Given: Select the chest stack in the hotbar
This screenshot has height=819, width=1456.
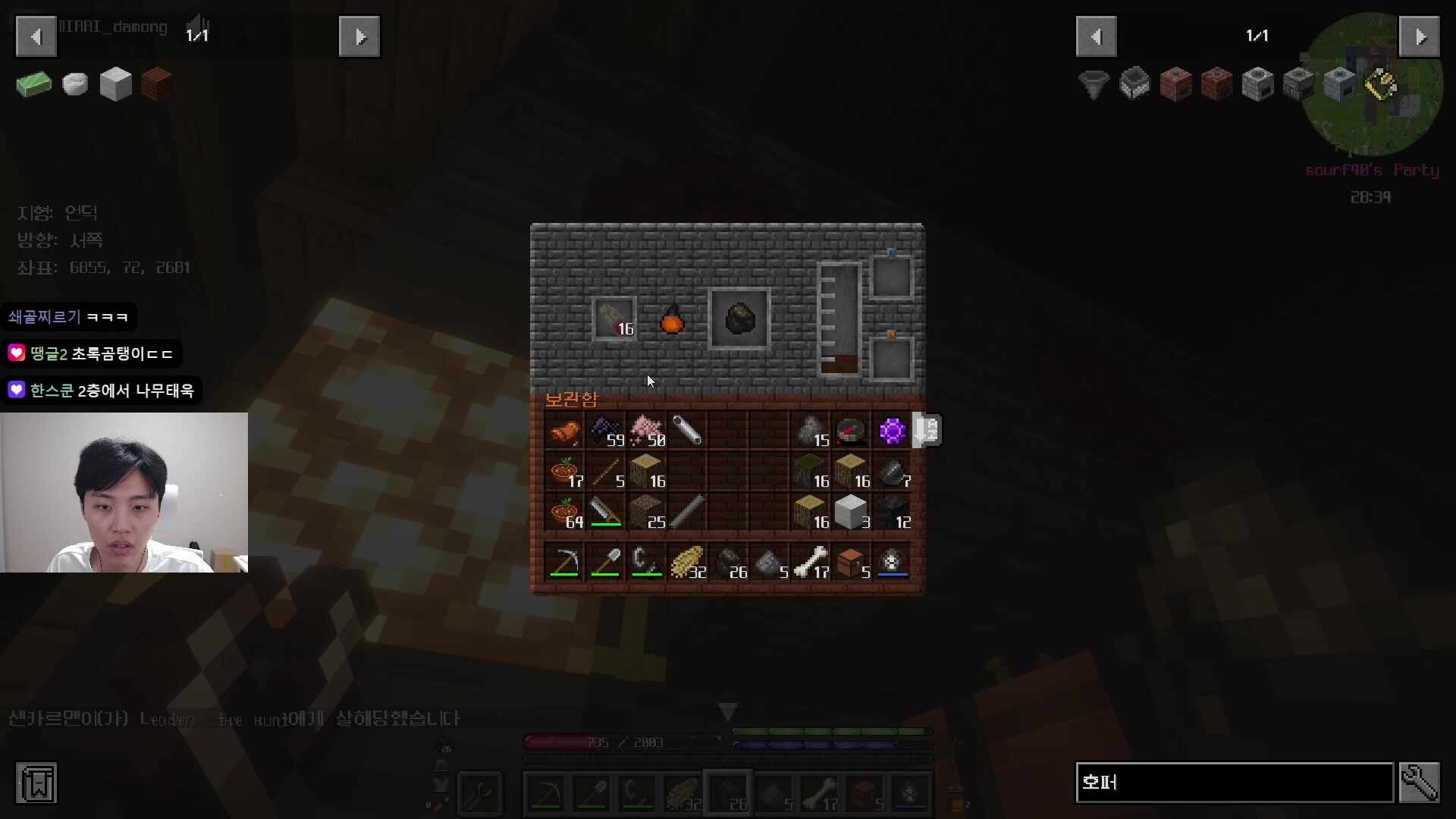Looking at the screenshot, I should click(x=852, y=563).
